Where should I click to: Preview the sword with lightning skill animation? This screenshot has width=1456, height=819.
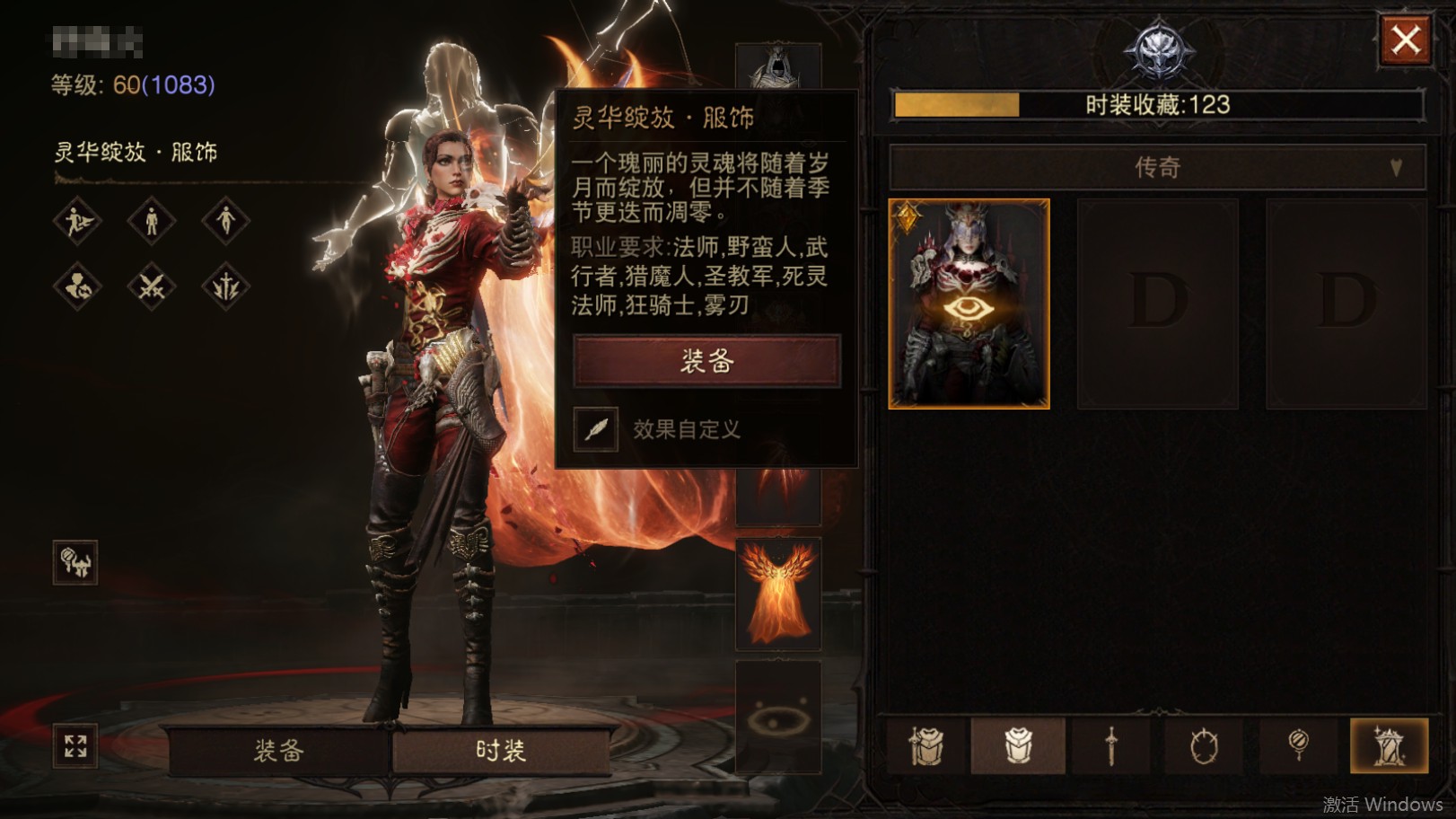[225, 287]
